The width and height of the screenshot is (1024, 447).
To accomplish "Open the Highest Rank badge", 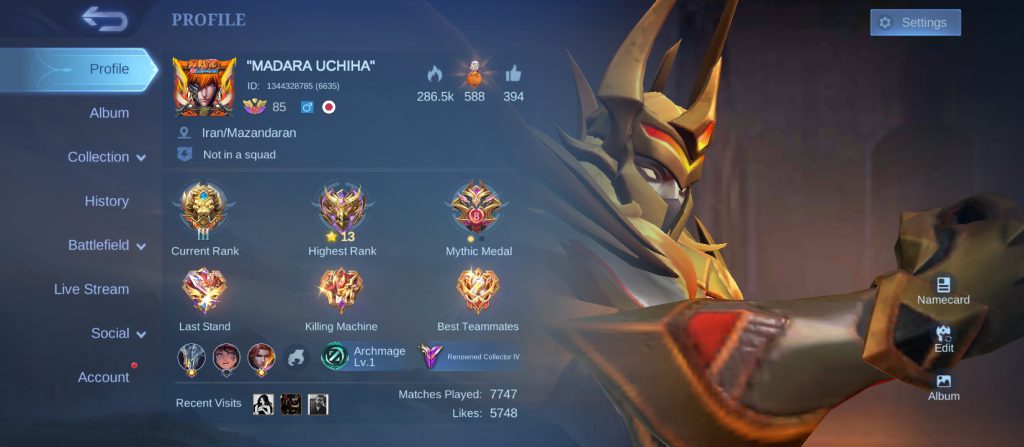I will [342, 210].
